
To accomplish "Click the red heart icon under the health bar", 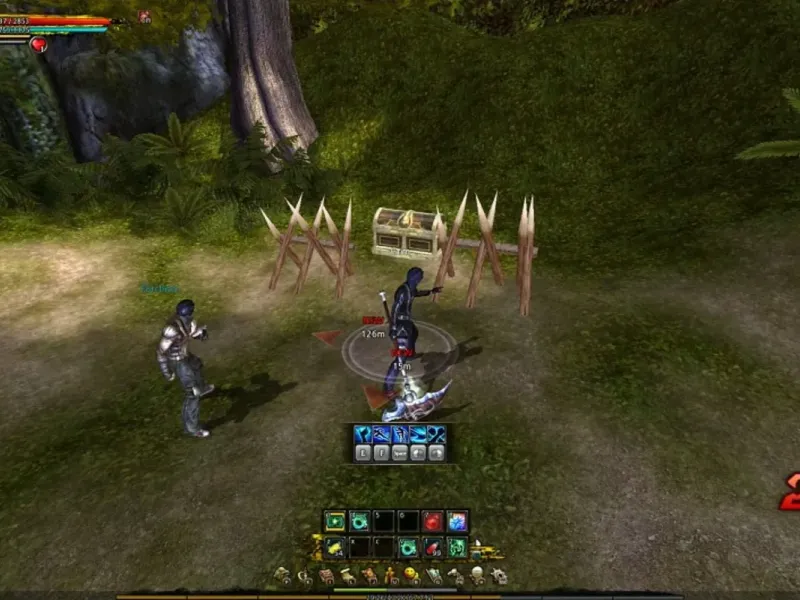I will click(x=38, y=45).
